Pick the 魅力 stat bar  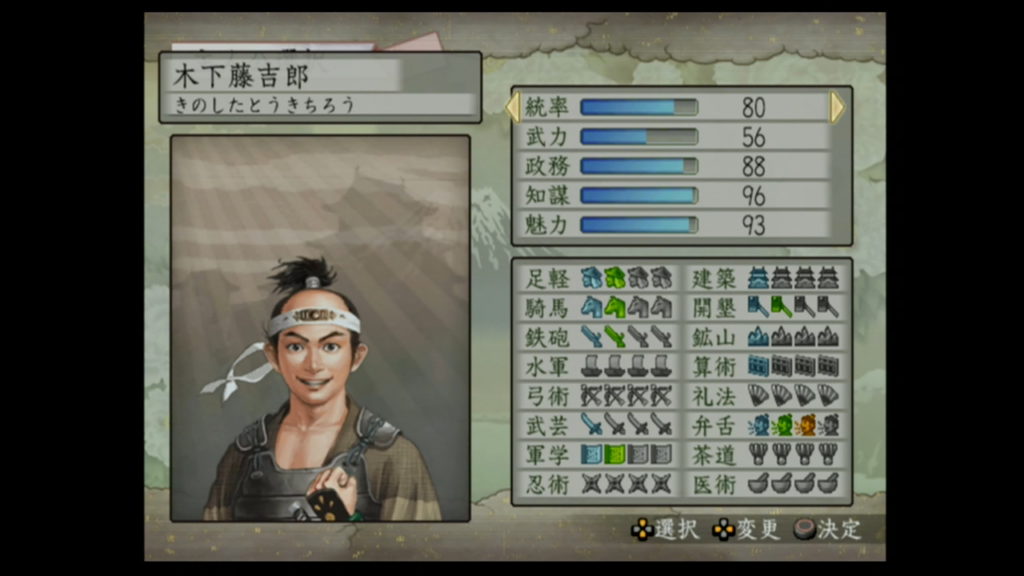point(639,225)
